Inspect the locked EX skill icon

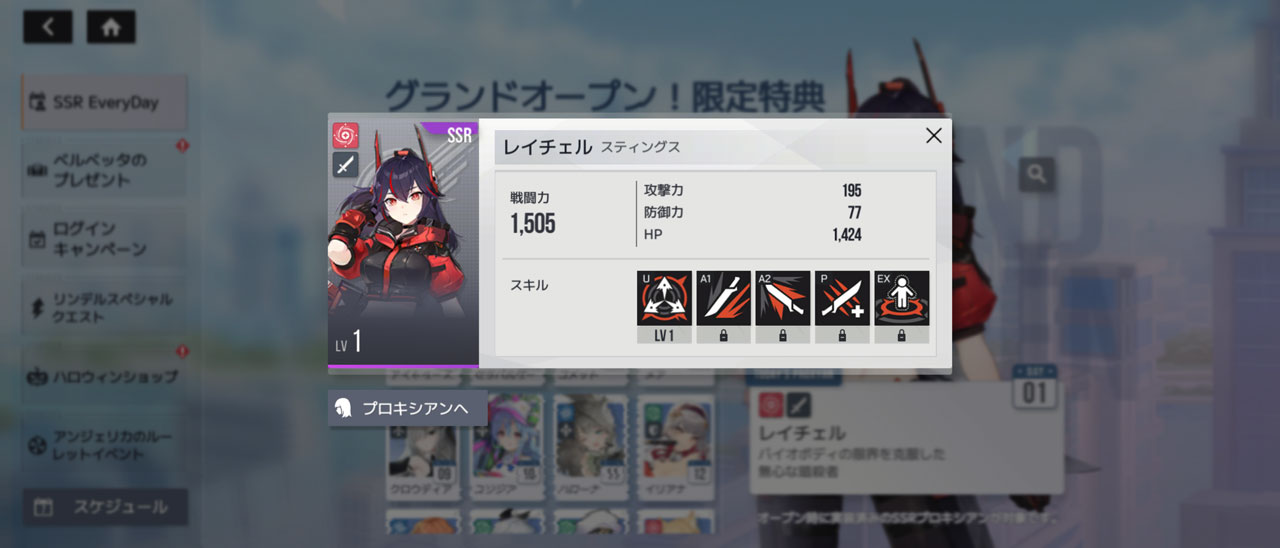point(901,299)
